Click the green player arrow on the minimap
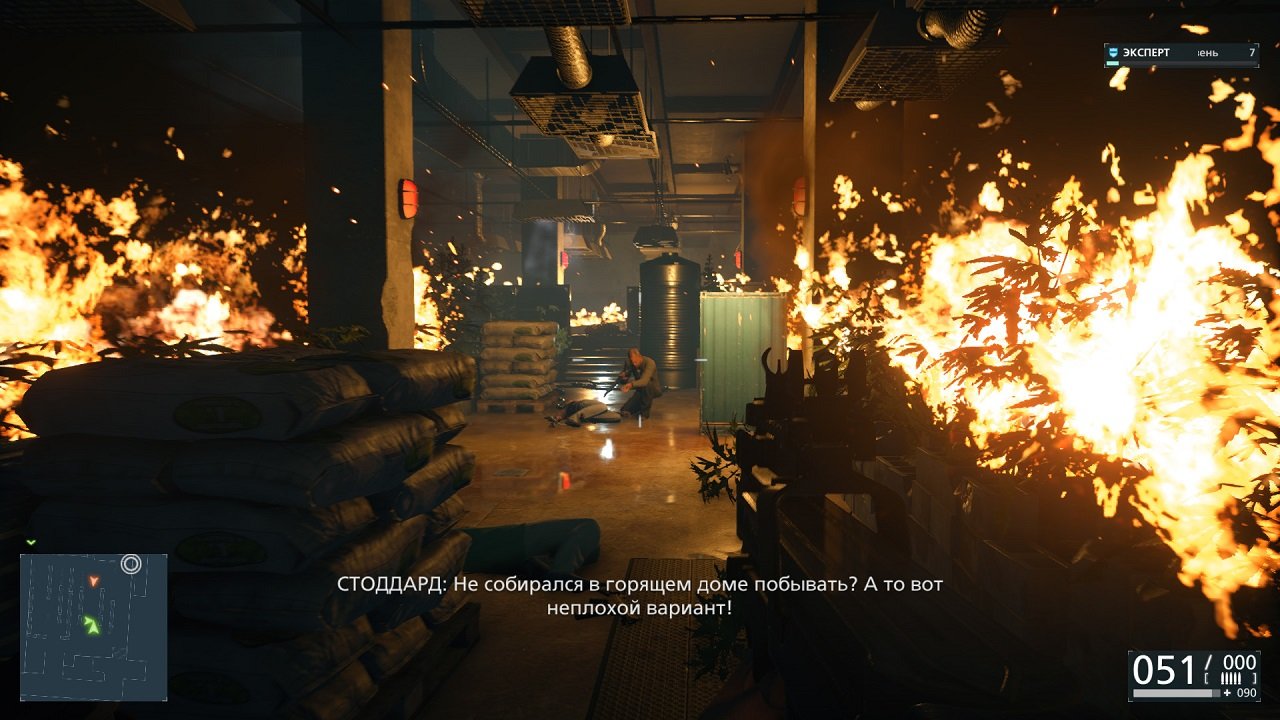 point(91,625)
